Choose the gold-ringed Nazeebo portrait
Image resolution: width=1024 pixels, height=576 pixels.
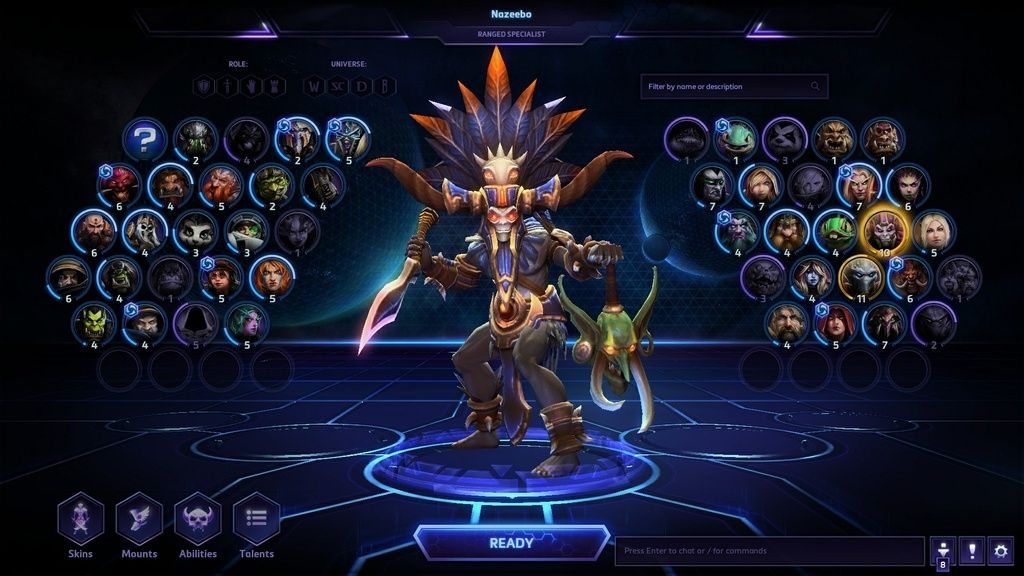[884, 230]
